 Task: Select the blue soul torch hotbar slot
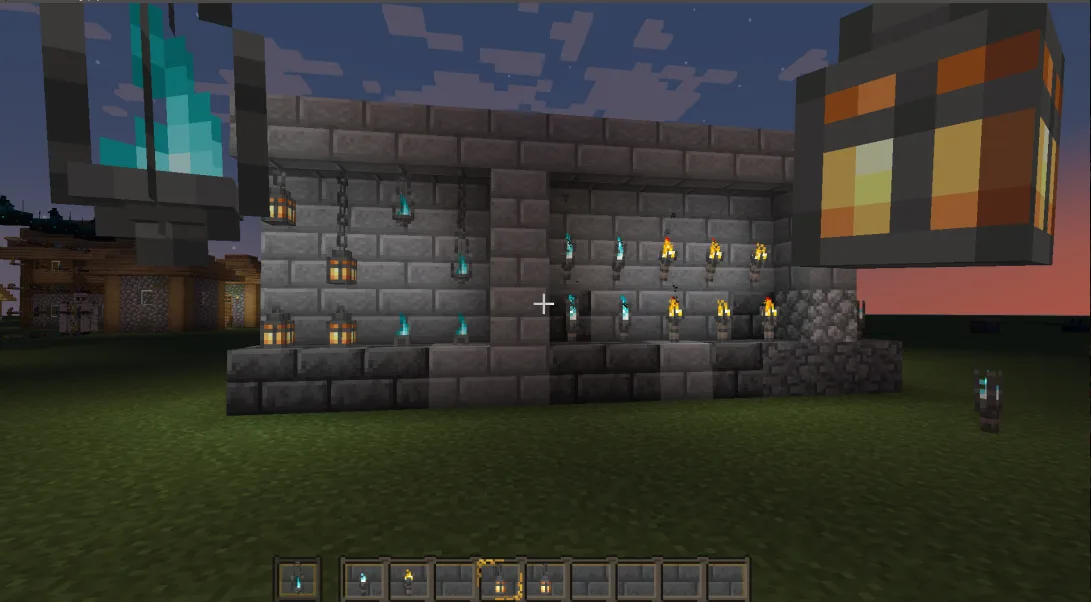[363, 580]
